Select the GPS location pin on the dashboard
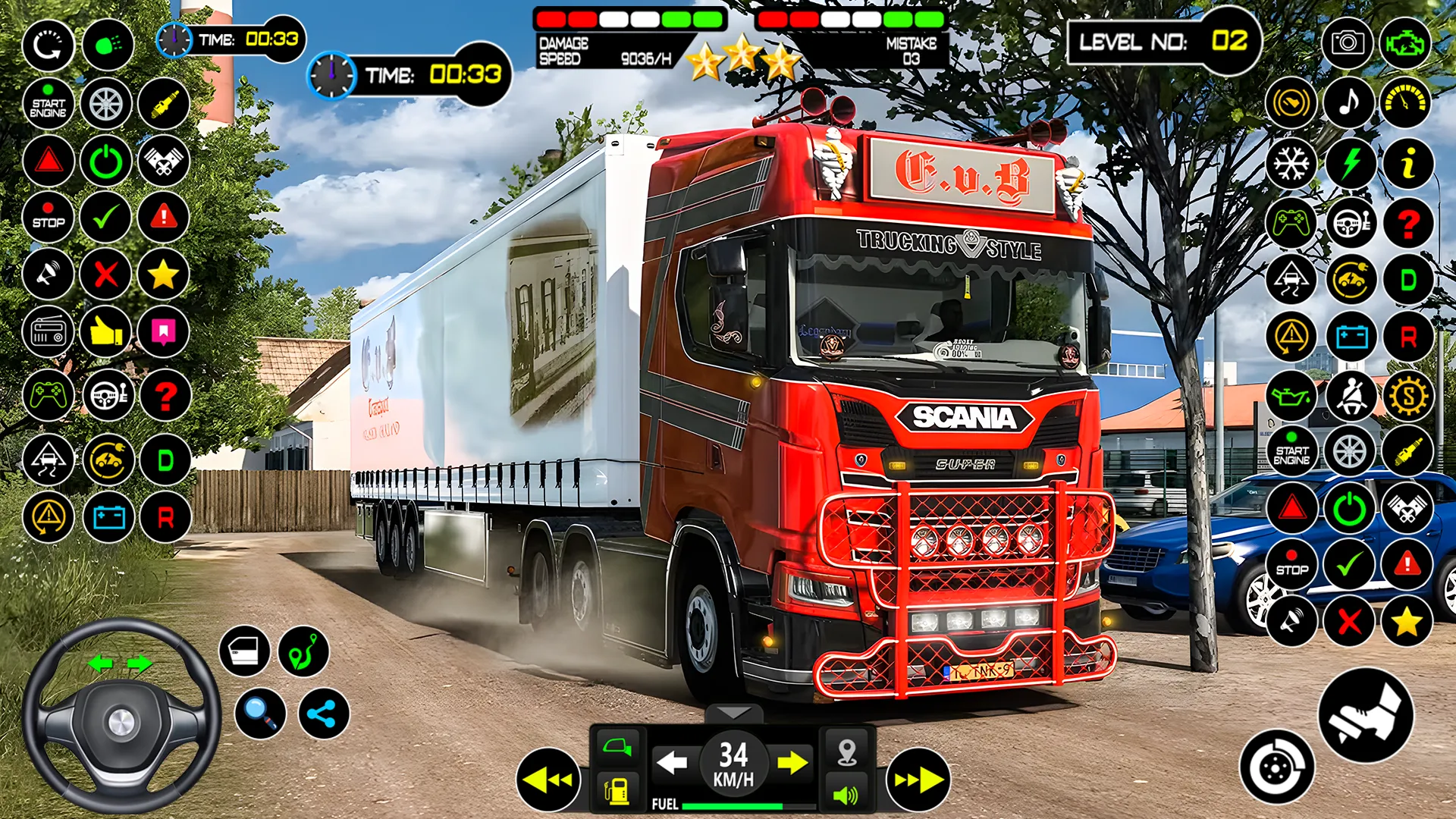Image resolution: width=1456 pixels, height=819 pixels. (847, 747)
